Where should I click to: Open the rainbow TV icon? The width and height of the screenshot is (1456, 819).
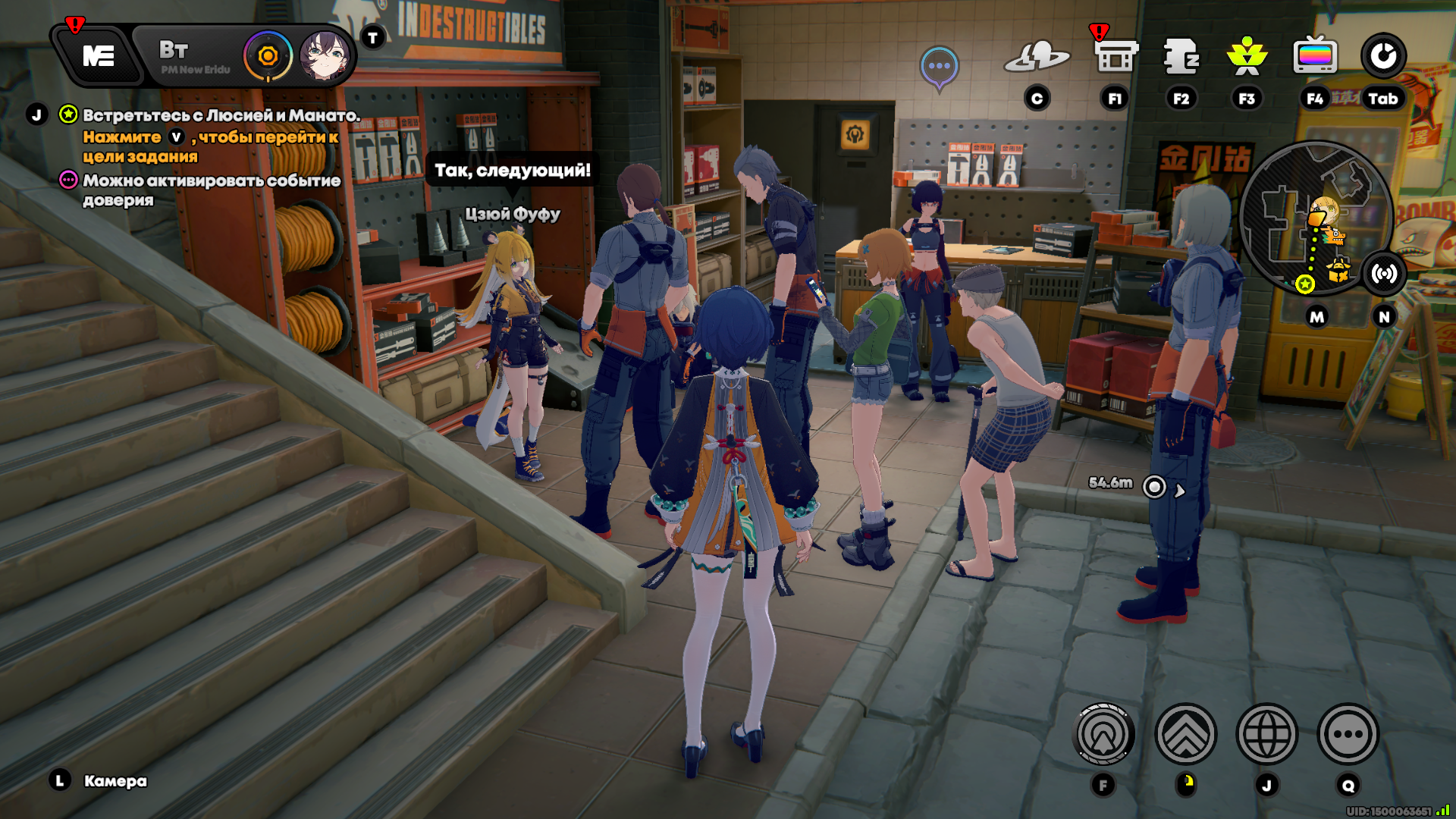[x=1315, y=56]
